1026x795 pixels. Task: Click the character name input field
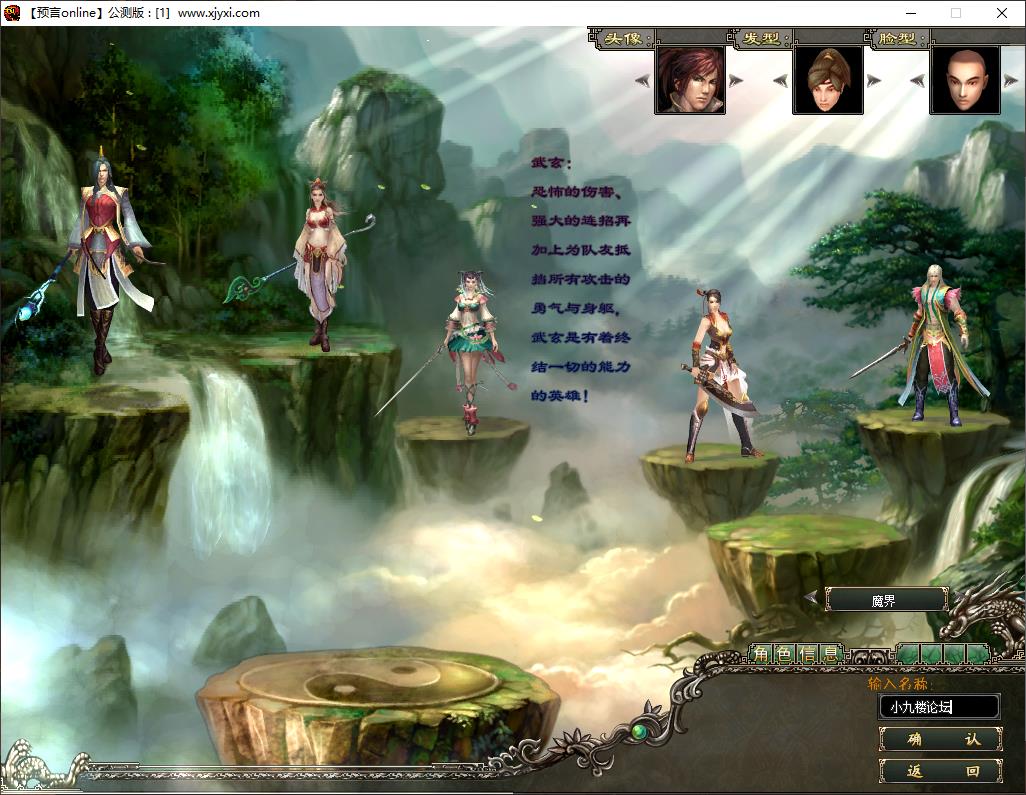(938, 707)
